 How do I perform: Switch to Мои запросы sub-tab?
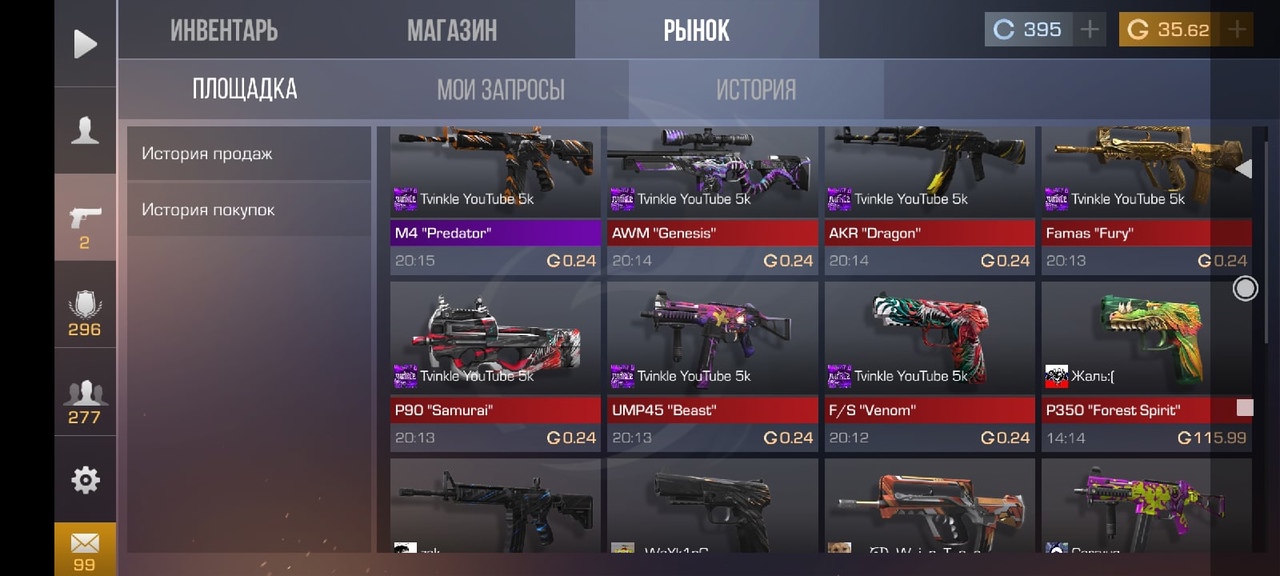click(500, 90)
